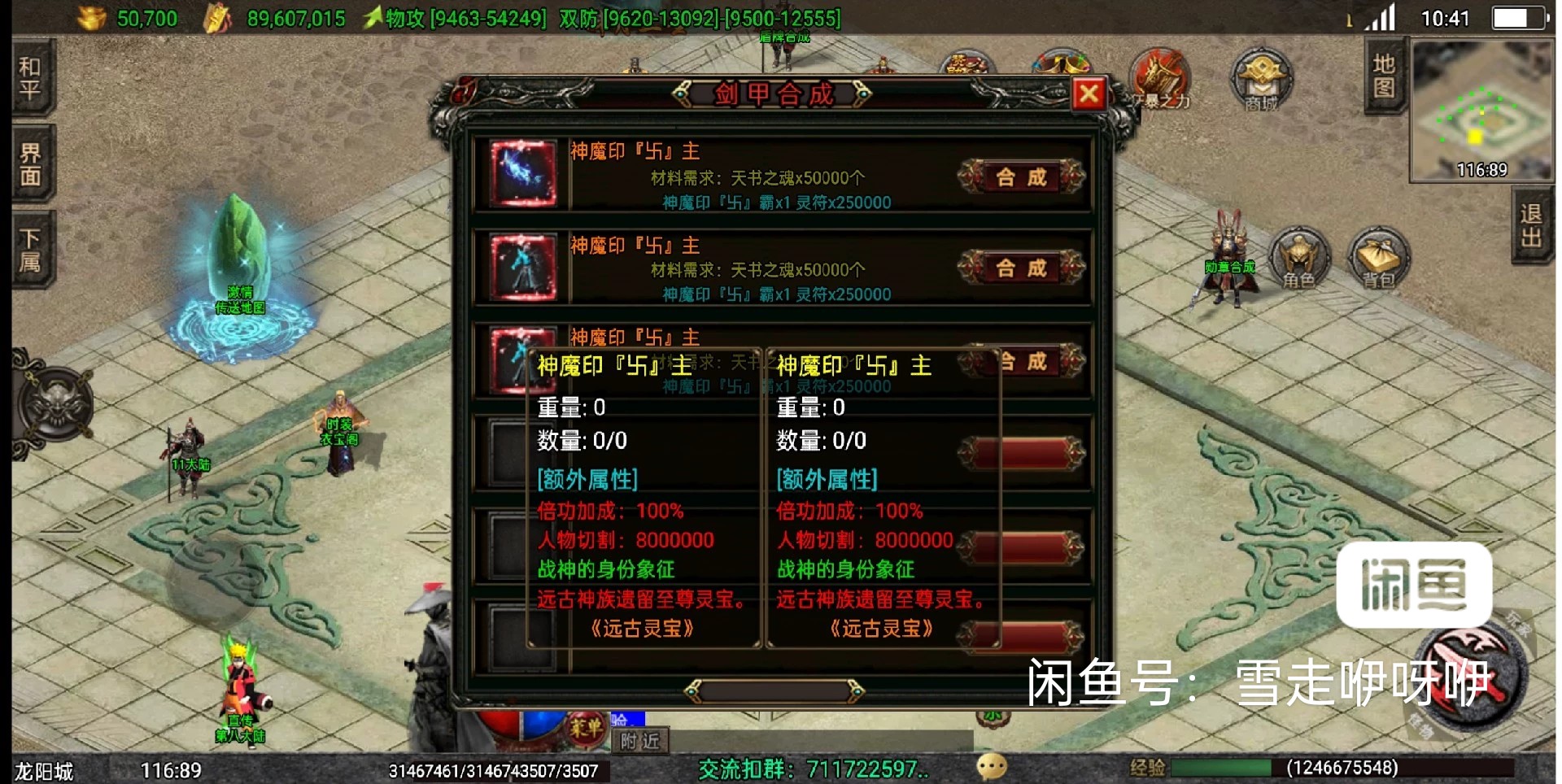Image resolution: width=1562 pixels, height=784 pixels.
Task: Click the gold coin icon in top bar
Action: tap(89, 16)
